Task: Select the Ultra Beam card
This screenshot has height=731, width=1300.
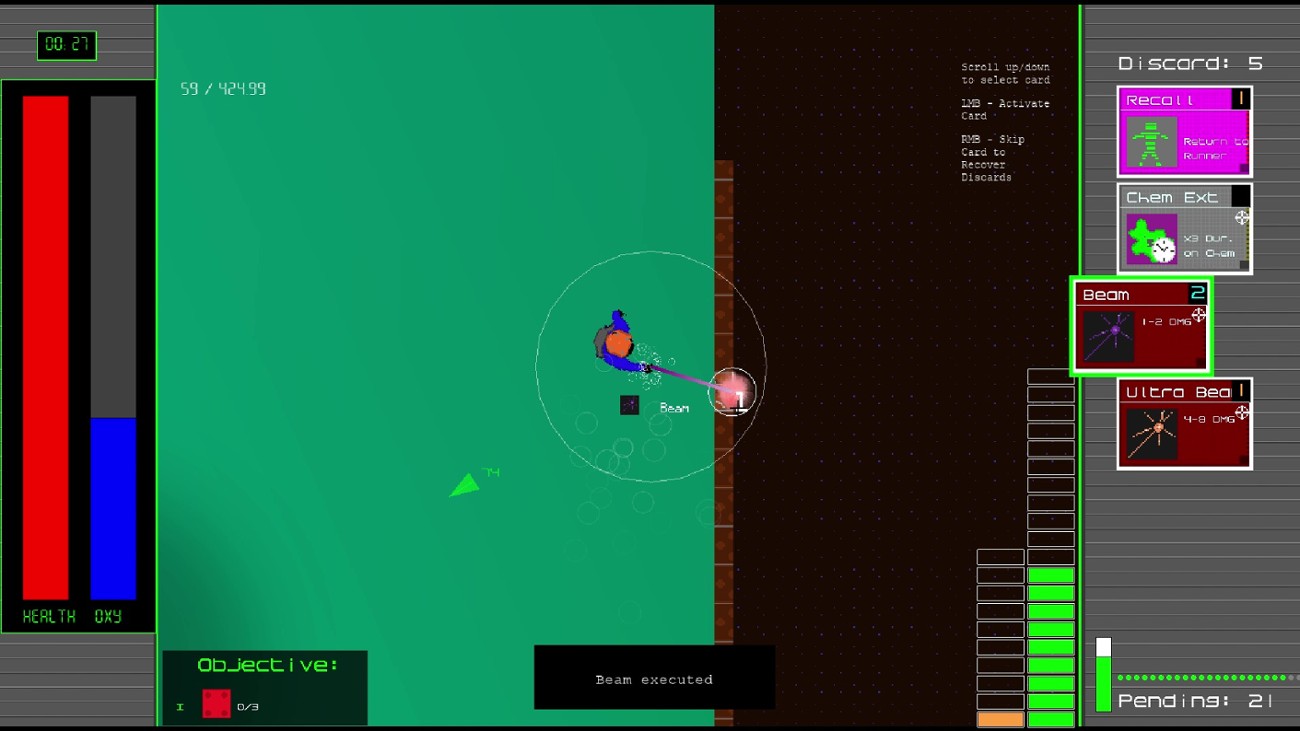Action: point(1183,424)
